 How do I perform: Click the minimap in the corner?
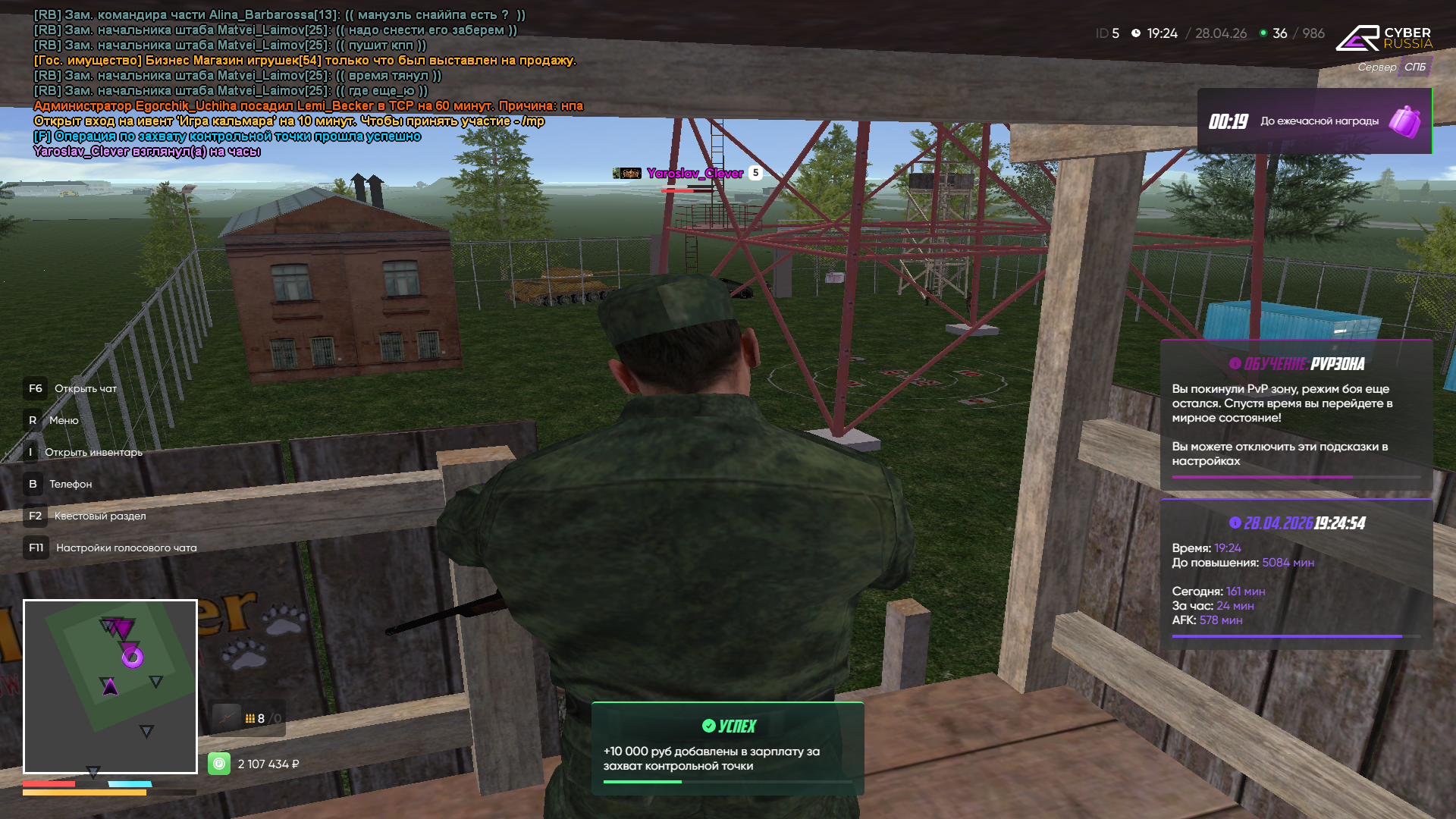110,686
